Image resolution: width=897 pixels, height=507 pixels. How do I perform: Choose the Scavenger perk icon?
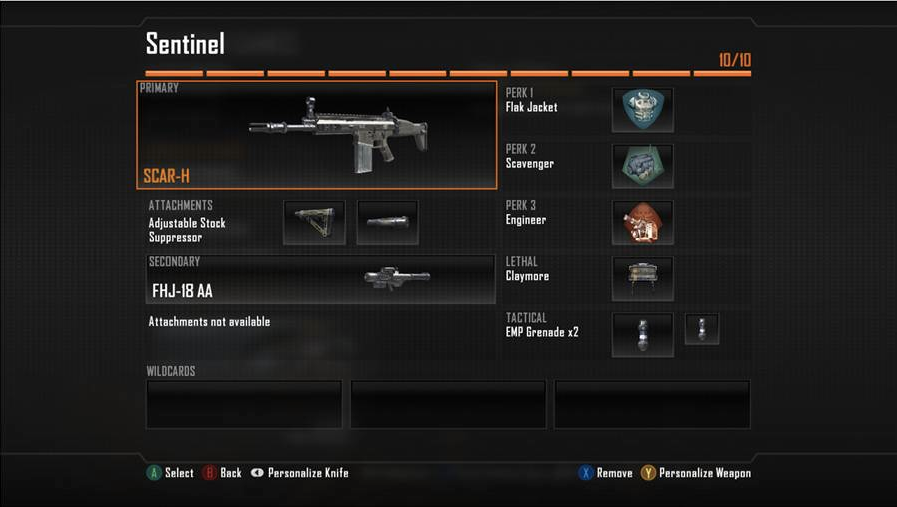[642, 166]
